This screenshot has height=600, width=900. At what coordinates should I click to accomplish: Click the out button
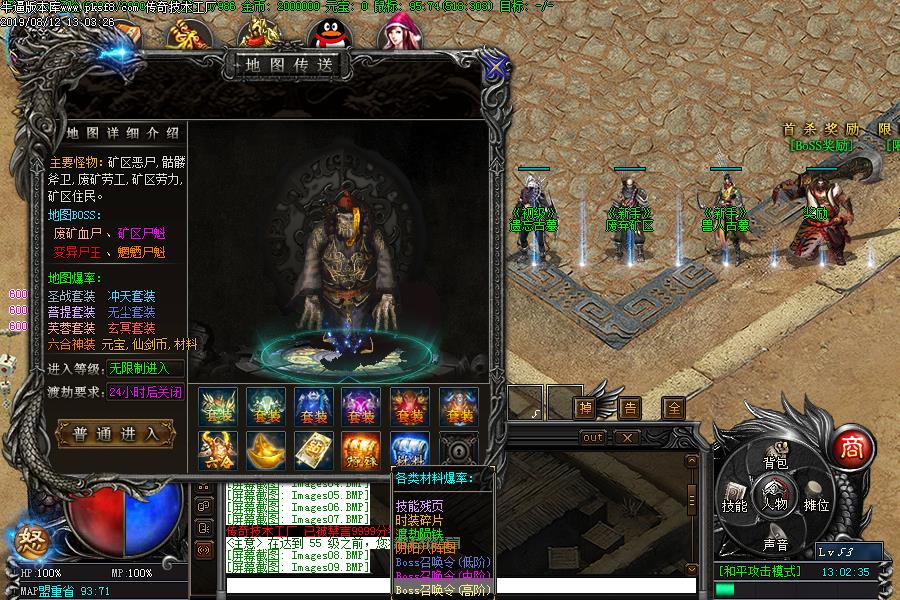click(593, 437)
